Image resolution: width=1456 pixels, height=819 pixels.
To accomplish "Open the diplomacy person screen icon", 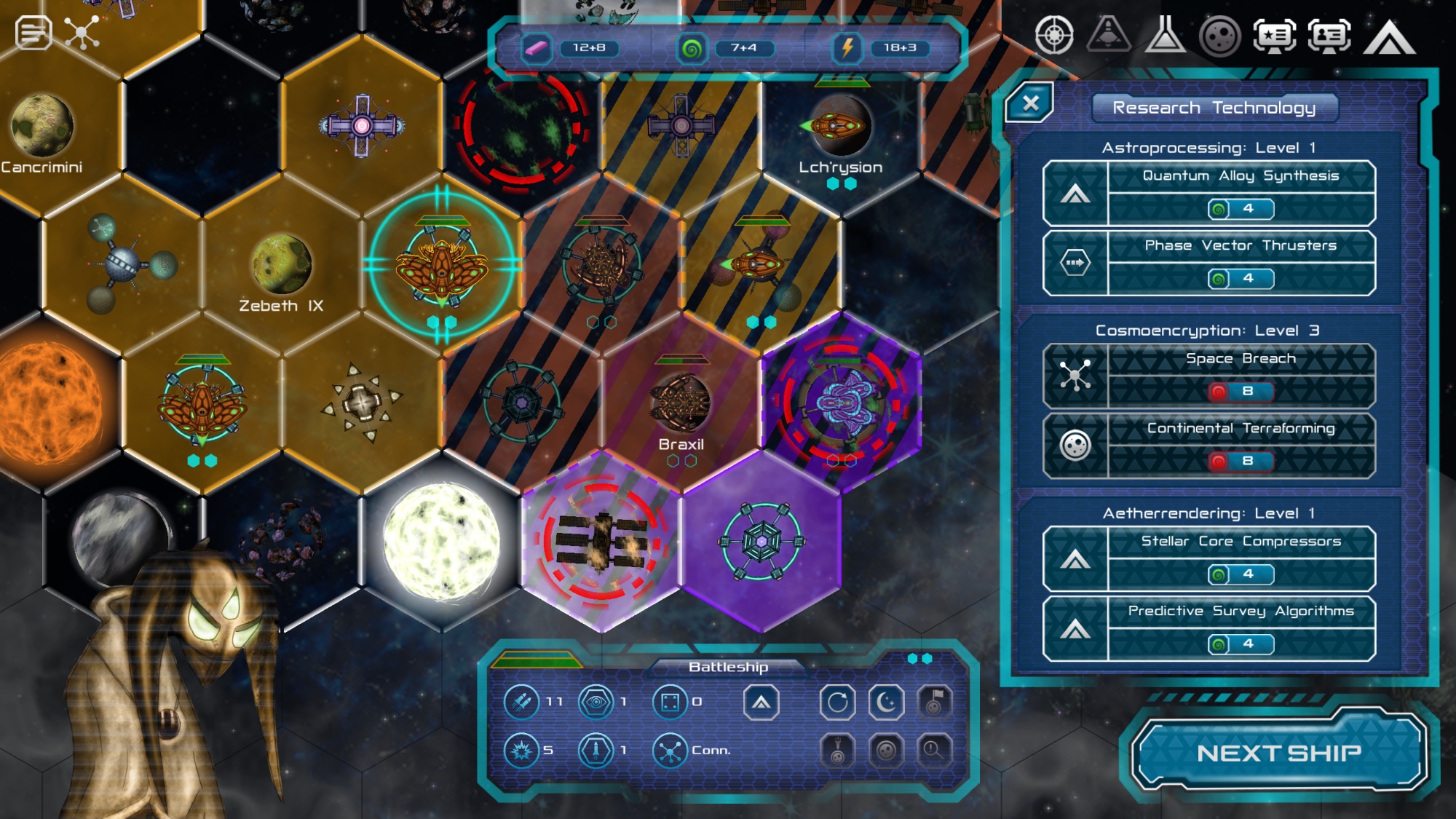I will (1329, 35).
